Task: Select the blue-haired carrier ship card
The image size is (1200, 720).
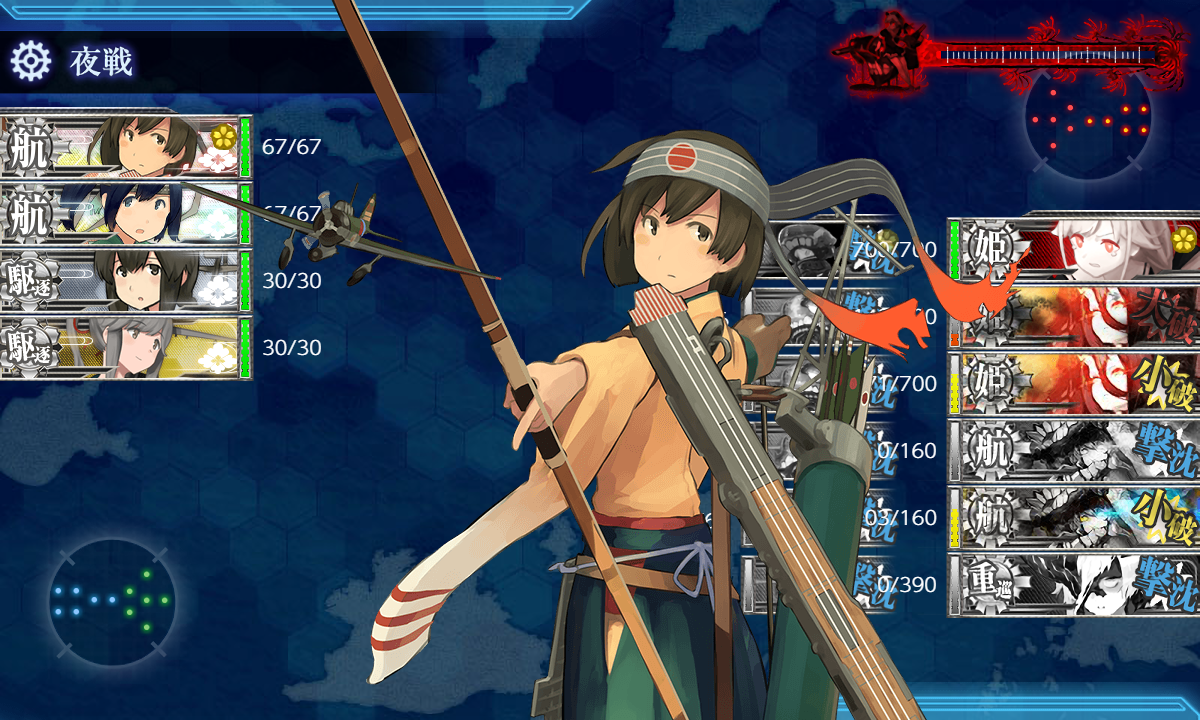Action: coord(125,214)
